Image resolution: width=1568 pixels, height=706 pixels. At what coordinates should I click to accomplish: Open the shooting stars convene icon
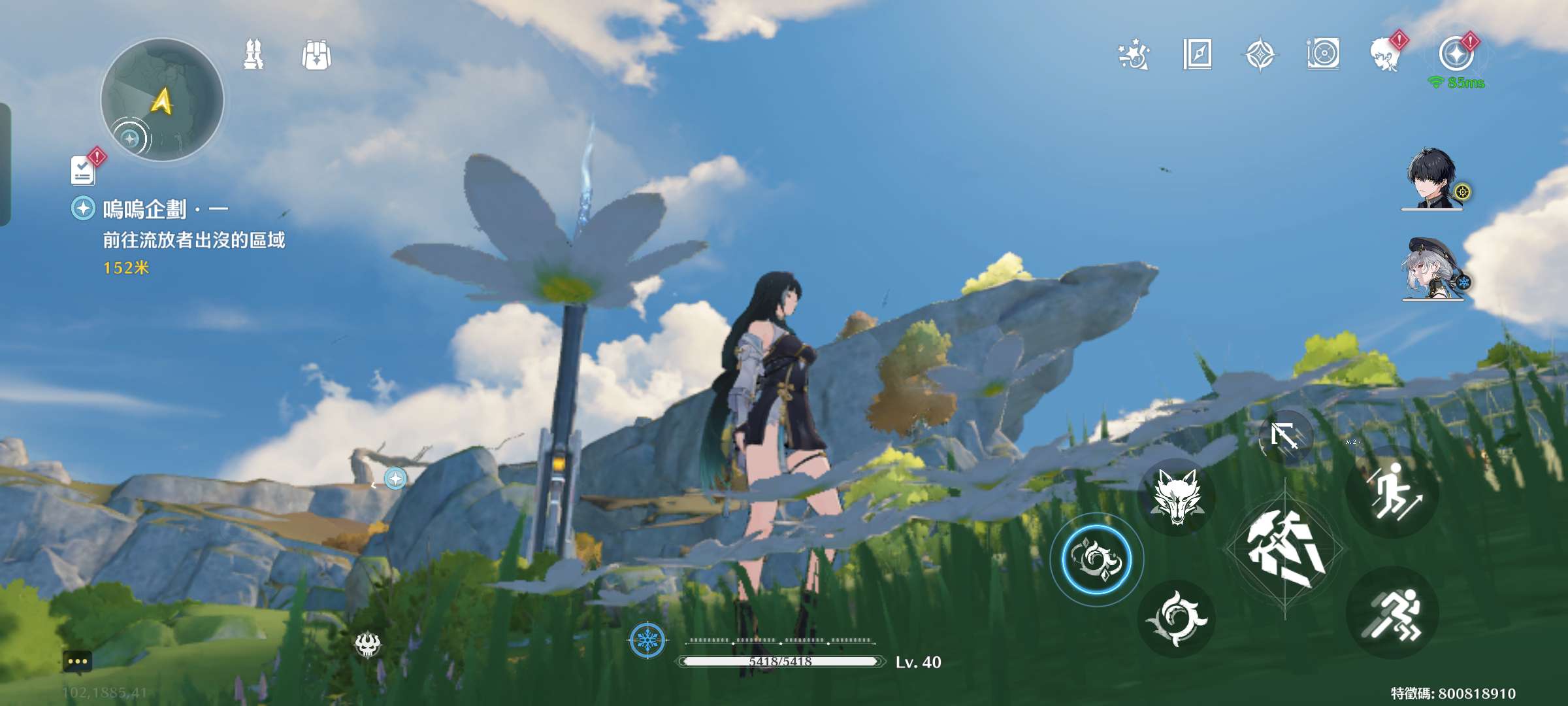(1134, 55)
